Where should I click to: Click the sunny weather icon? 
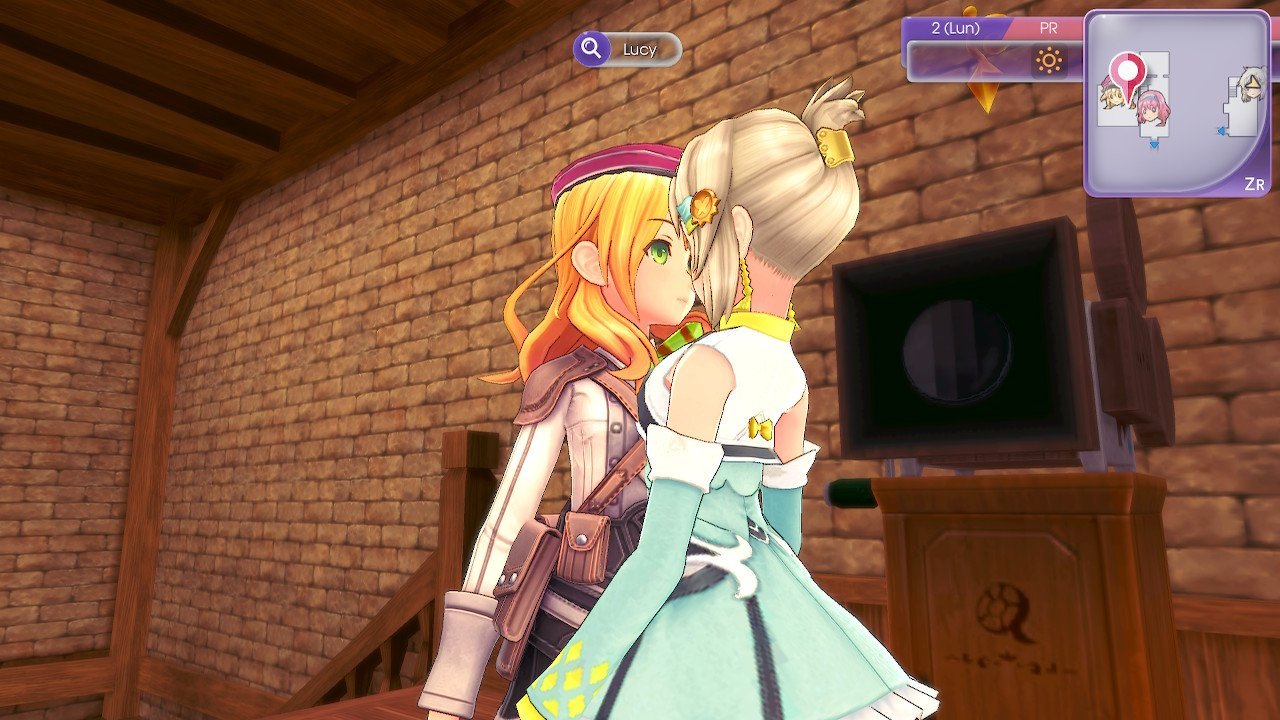point(1049,62)
